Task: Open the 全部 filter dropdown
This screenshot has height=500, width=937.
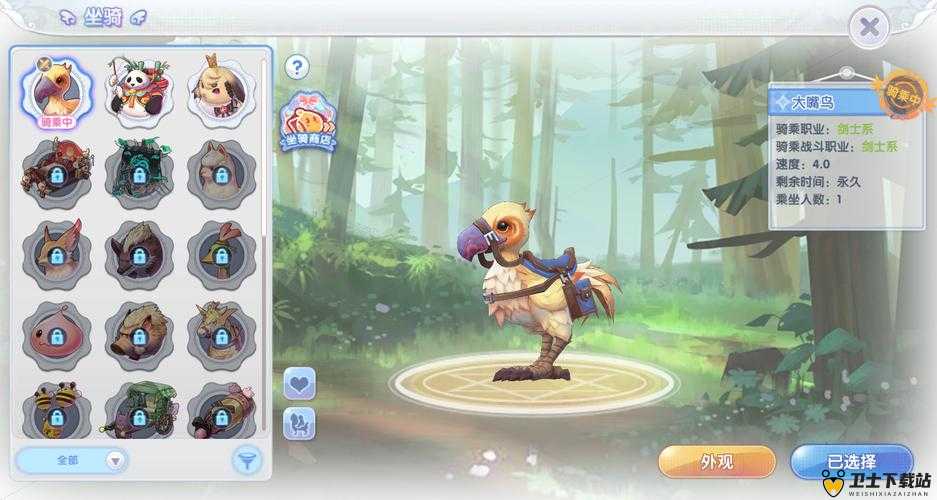Action: coord(72,460)
